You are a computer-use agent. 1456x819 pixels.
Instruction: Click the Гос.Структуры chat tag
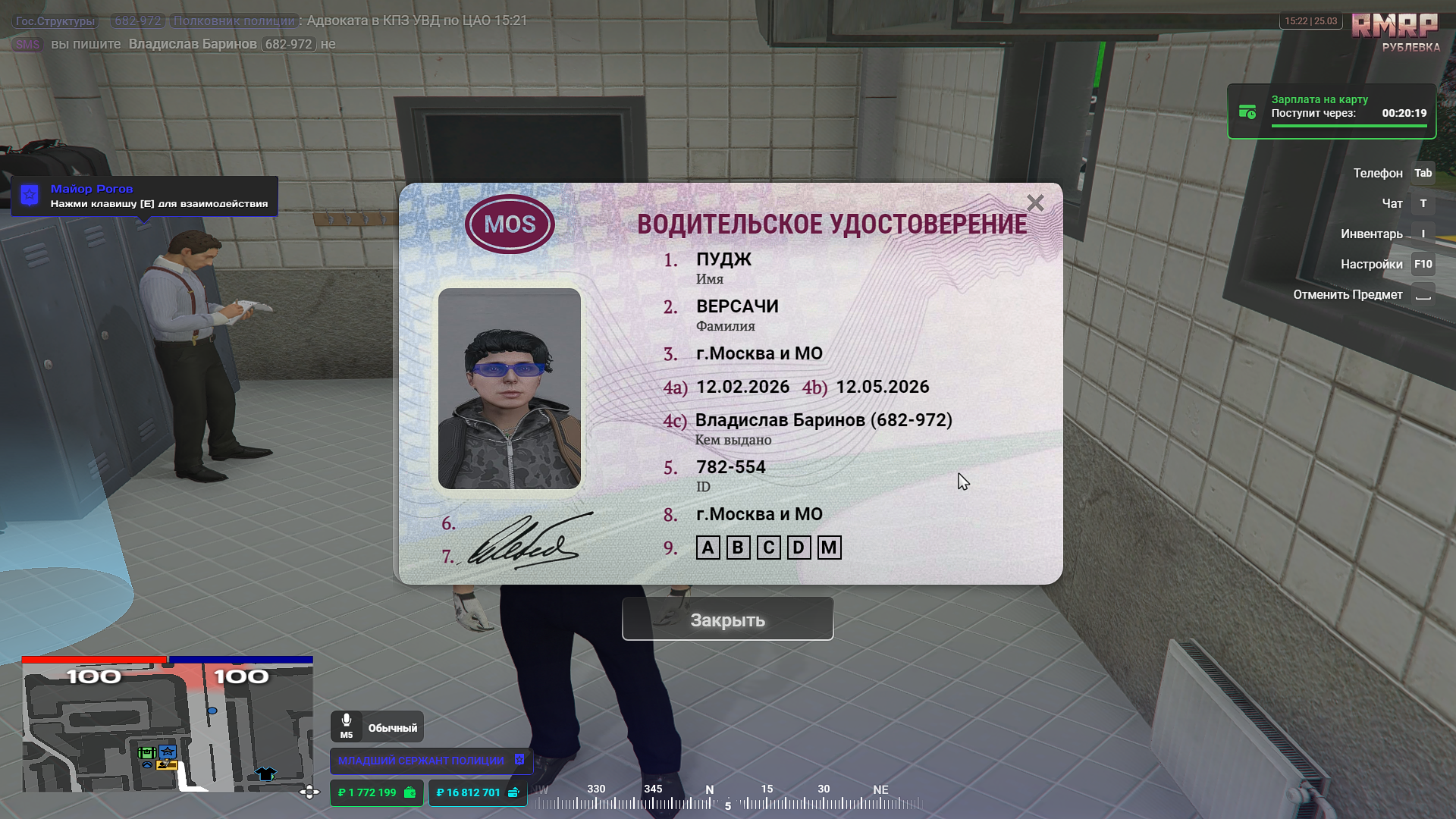click(x=55, y=21)
